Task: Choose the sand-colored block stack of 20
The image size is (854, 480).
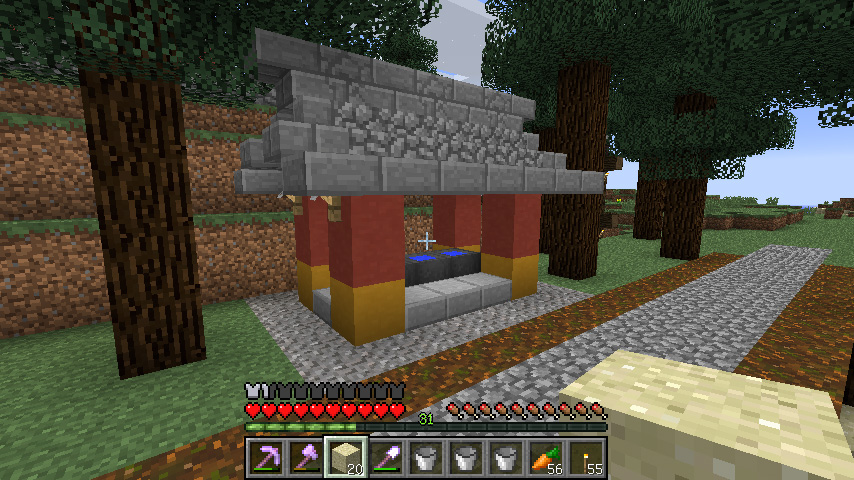Action: pos(345,458)
